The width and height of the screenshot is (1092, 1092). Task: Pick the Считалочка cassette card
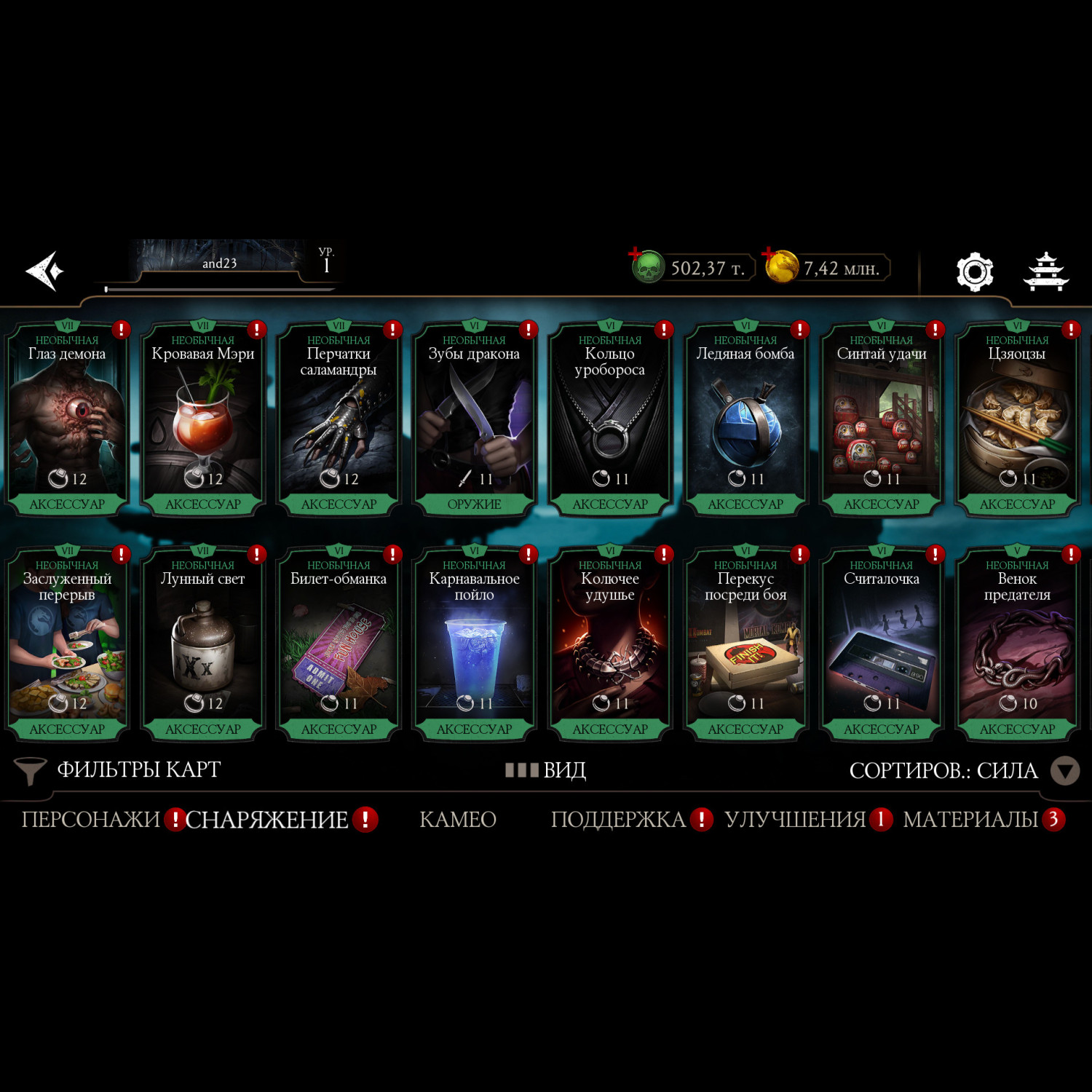pyautogui.click(x=881, y=645)
